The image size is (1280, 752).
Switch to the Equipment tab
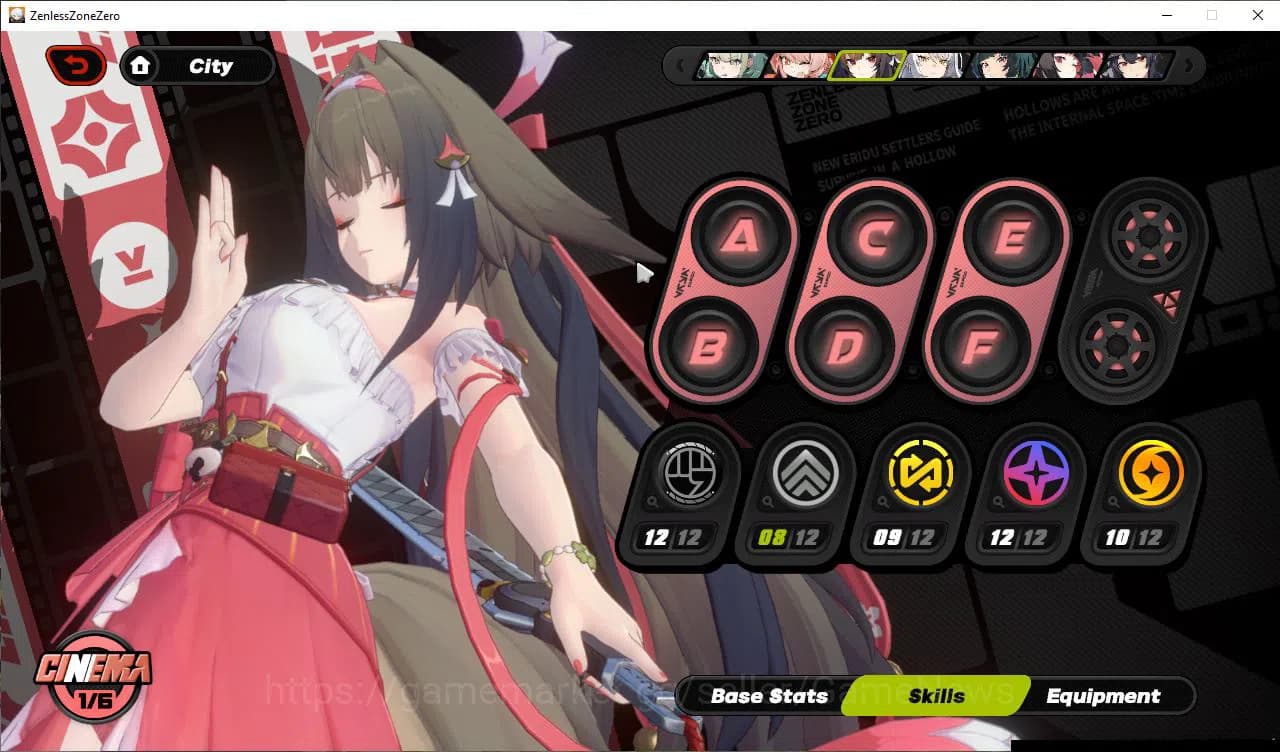point(1102,696)
